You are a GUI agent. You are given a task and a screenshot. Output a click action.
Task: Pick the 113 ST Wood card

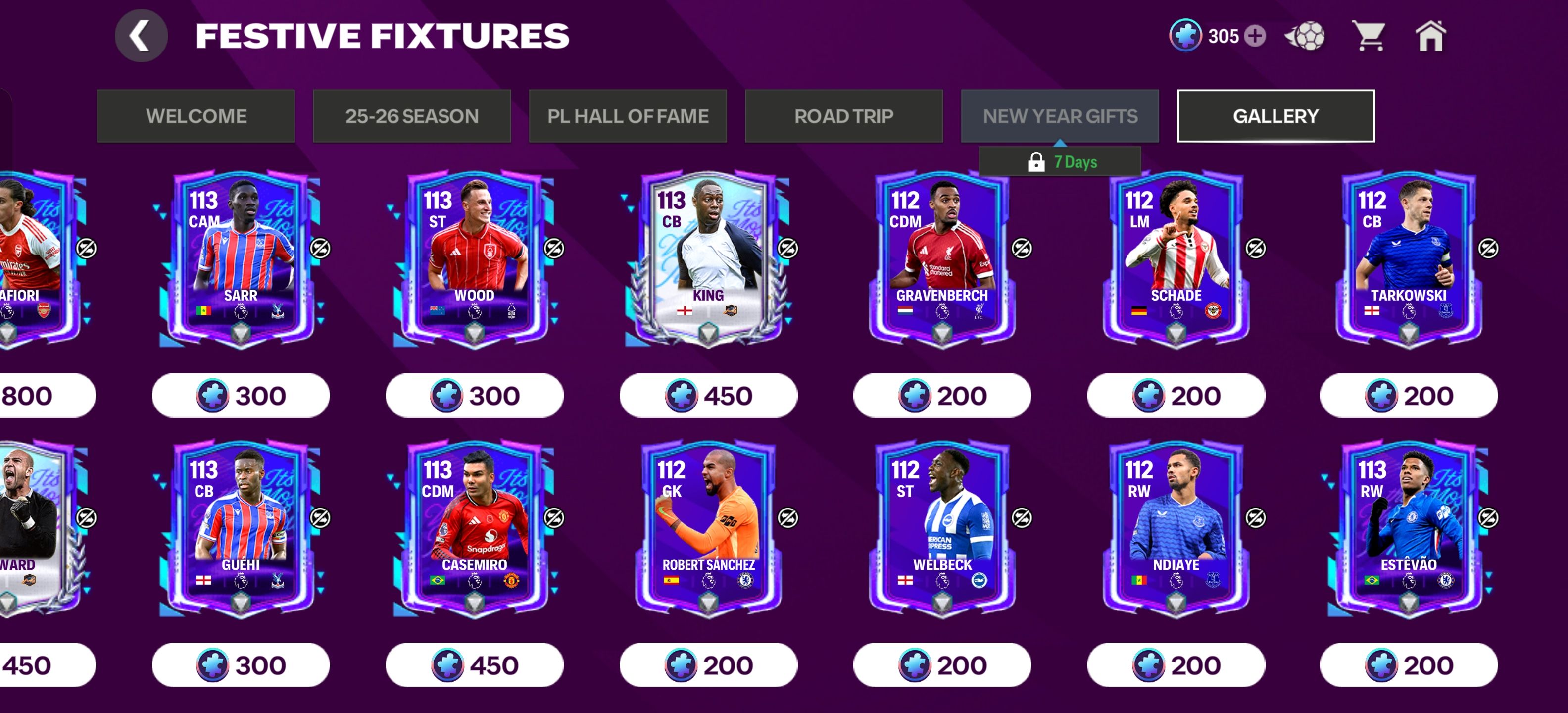click(x=474, y=259)
